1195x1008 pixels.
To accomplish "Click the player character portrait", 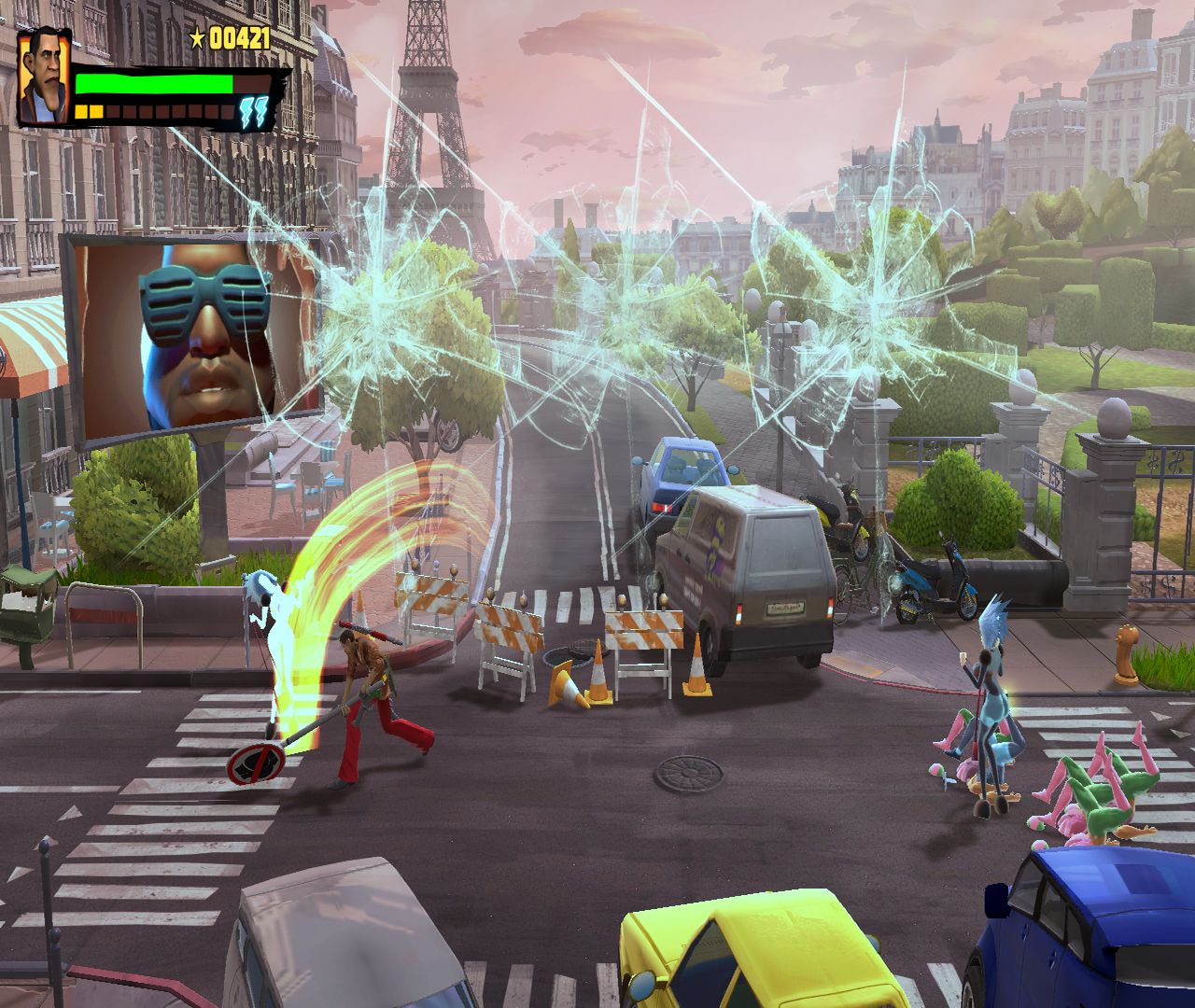I will [x=43, y=77].
